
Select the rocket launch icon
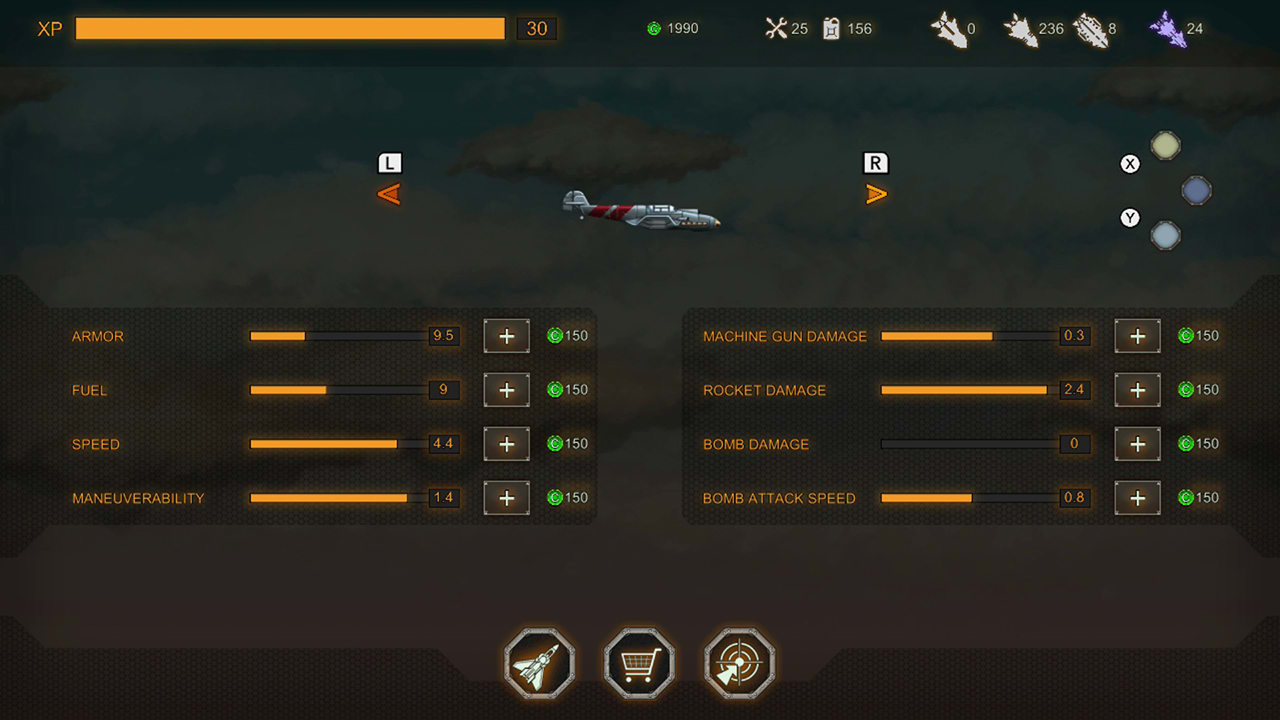[x=539, y=662]
